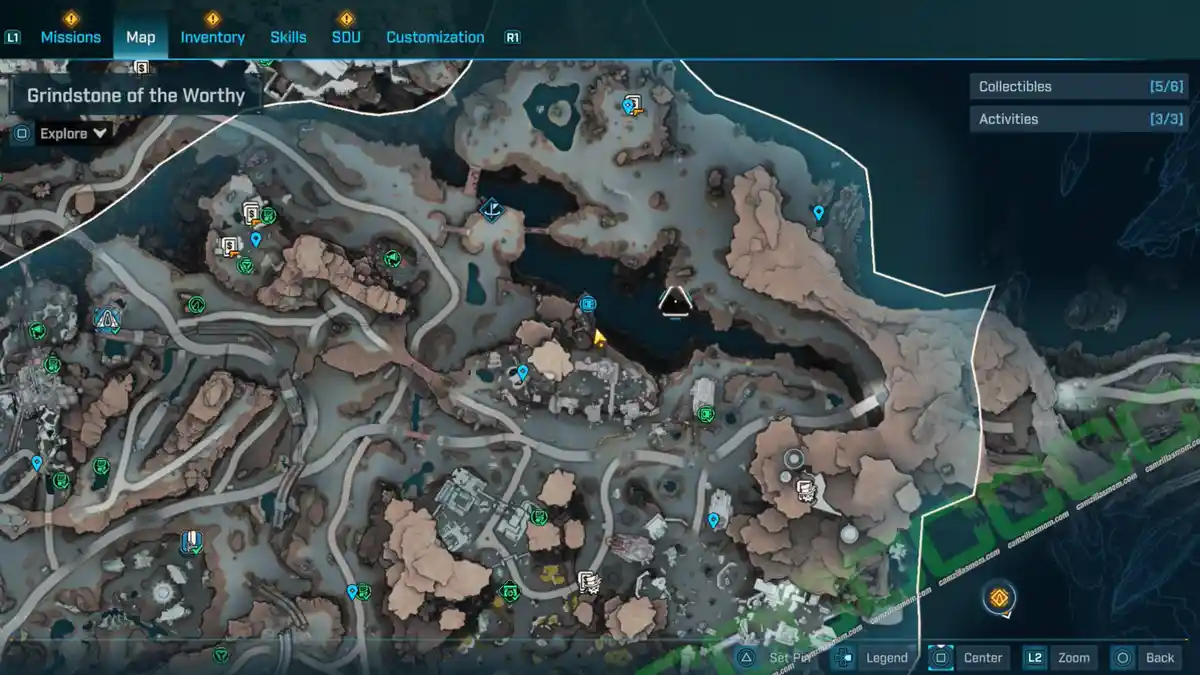Select the Customization tab

[435, 37]
